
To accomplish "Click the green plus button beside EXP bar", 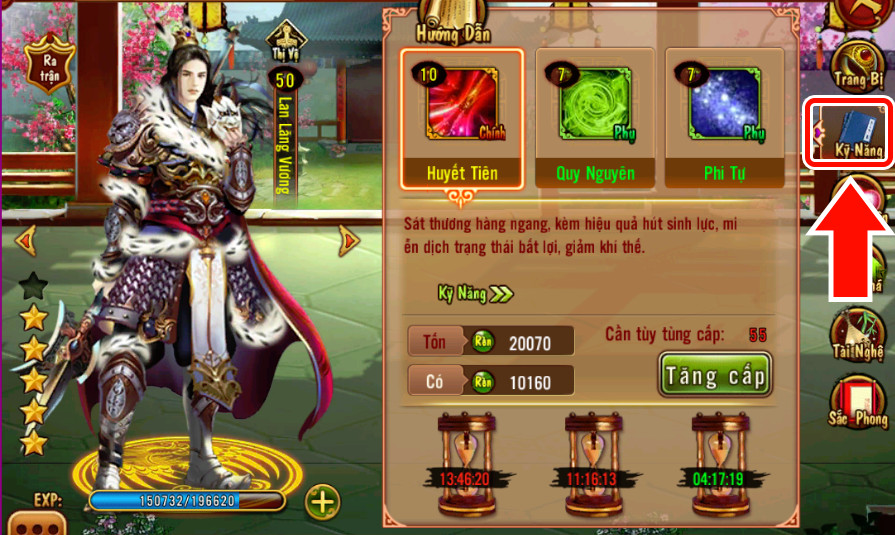I will [x=322, y=501].
